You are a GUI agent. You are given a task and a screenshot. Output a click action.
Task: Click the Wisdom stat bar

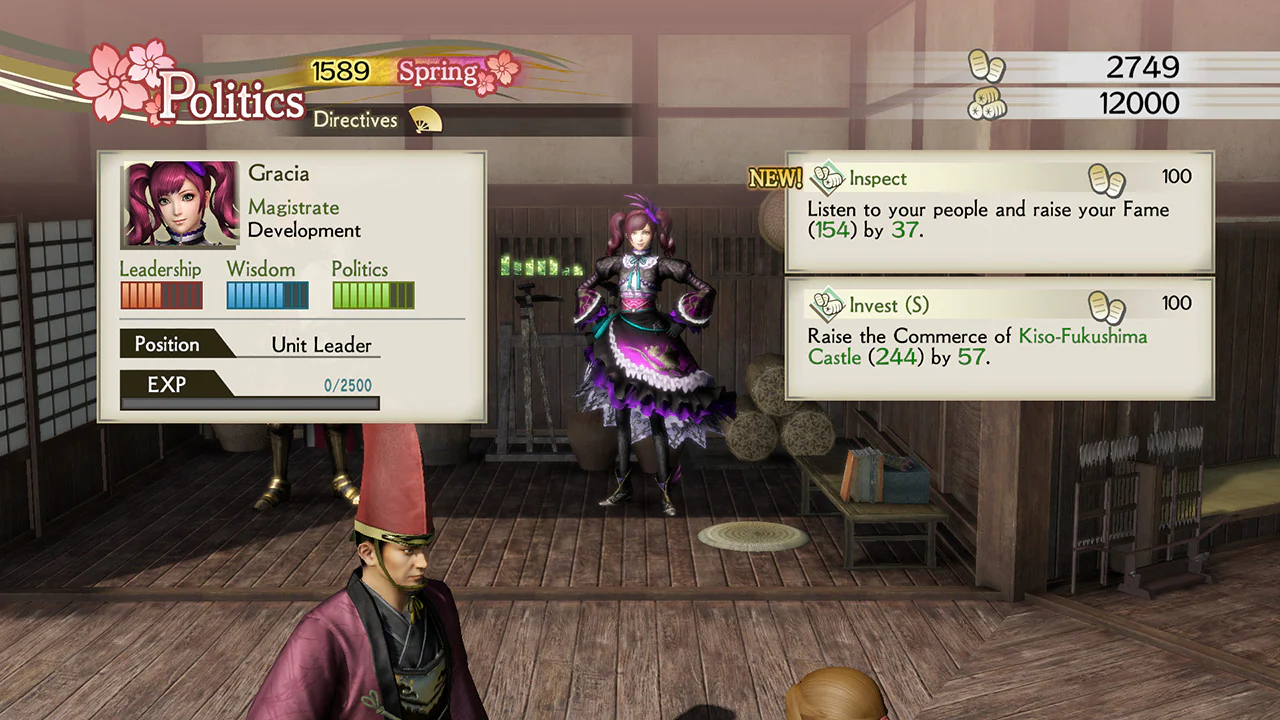tap(267, 295)
